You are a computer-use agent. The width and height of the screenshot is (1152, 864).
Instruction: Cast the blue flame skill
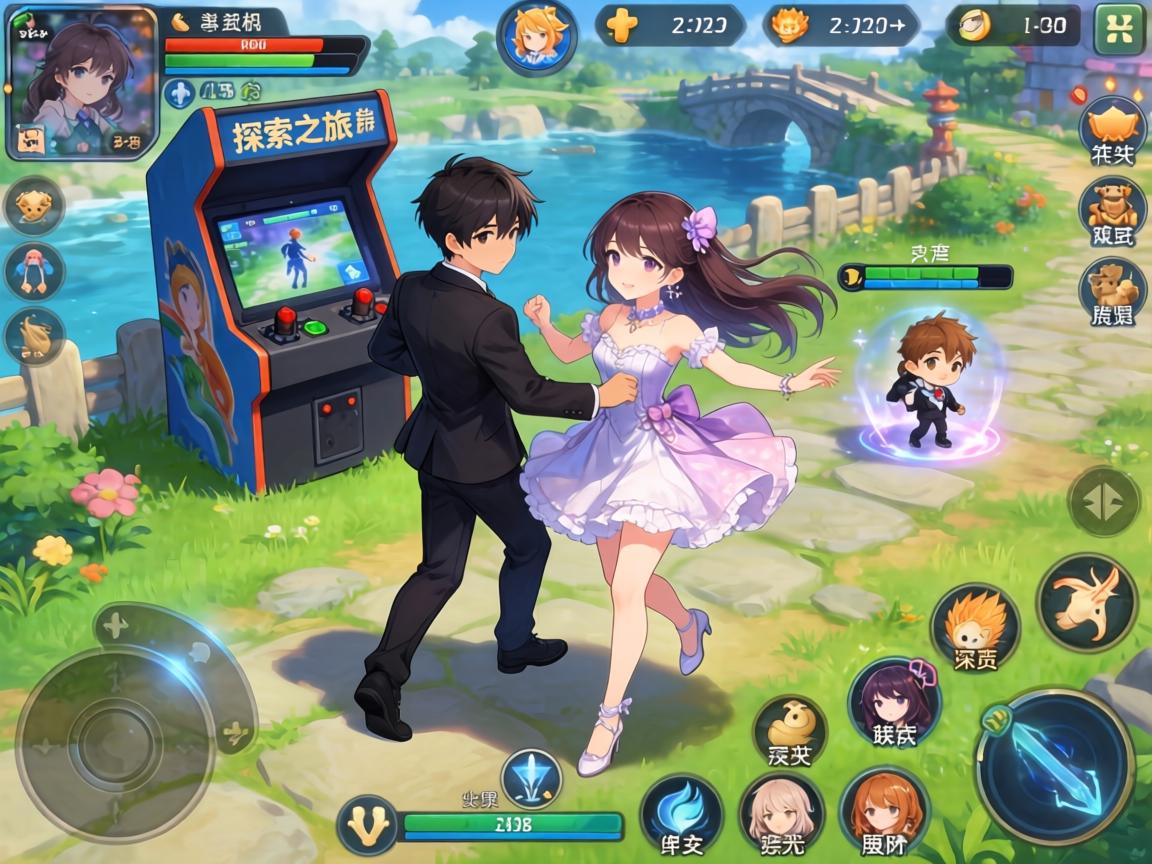pos(680,813)
